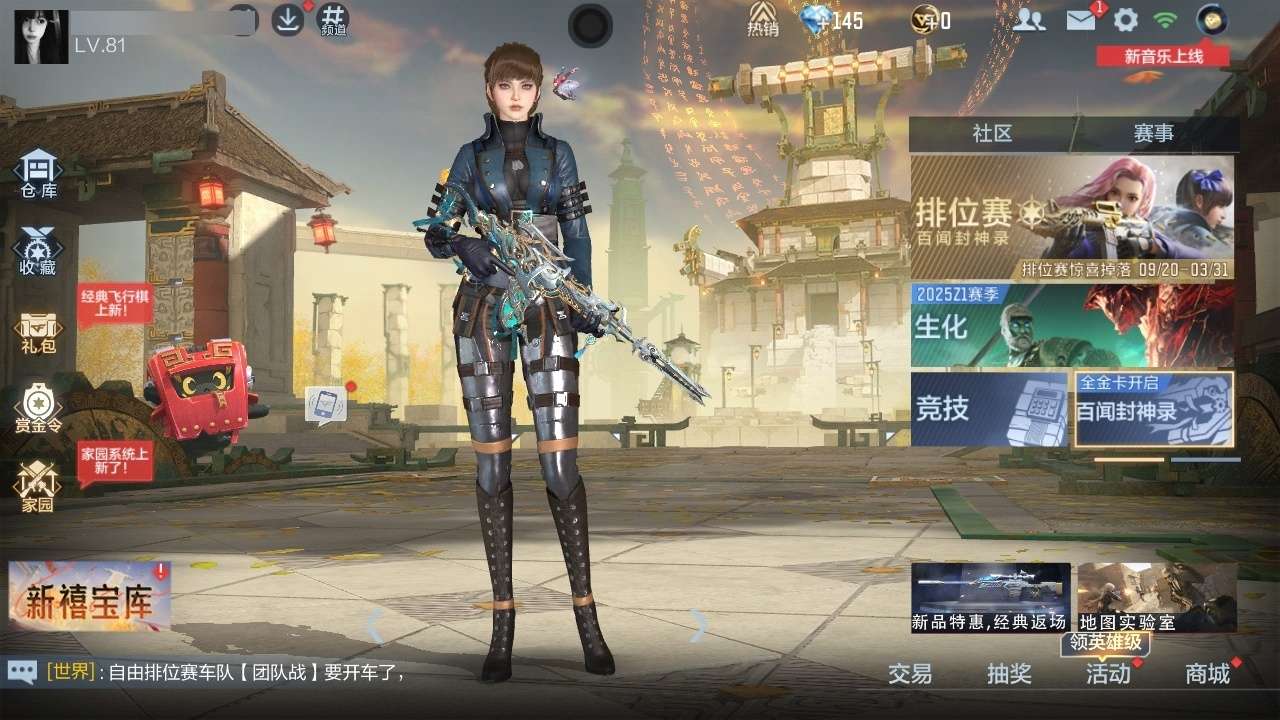Enter the 家园 home system

coord(38,488)
